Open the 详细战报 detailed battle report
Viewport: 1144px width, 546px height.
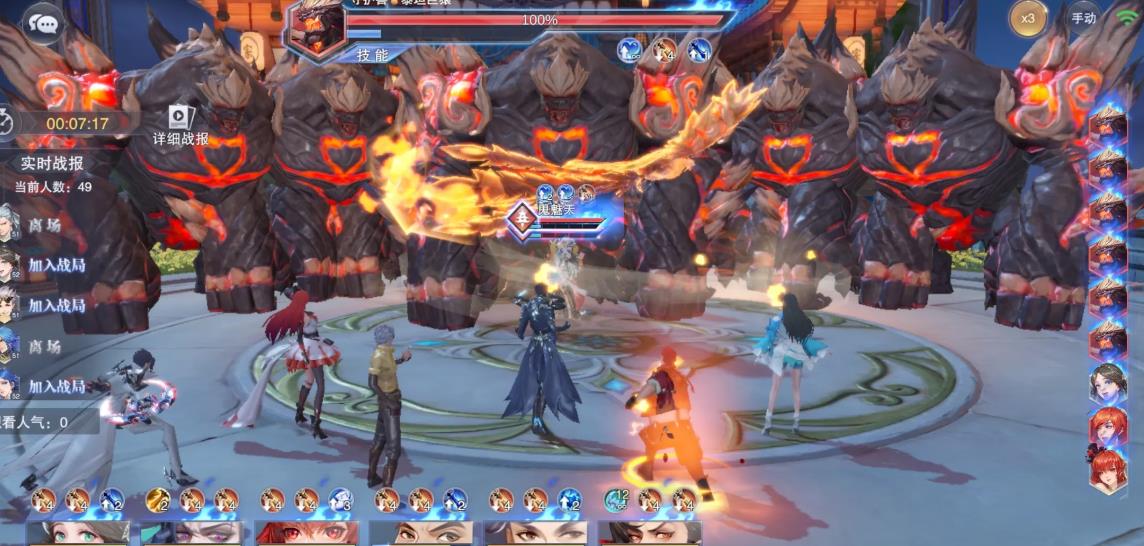181,127
